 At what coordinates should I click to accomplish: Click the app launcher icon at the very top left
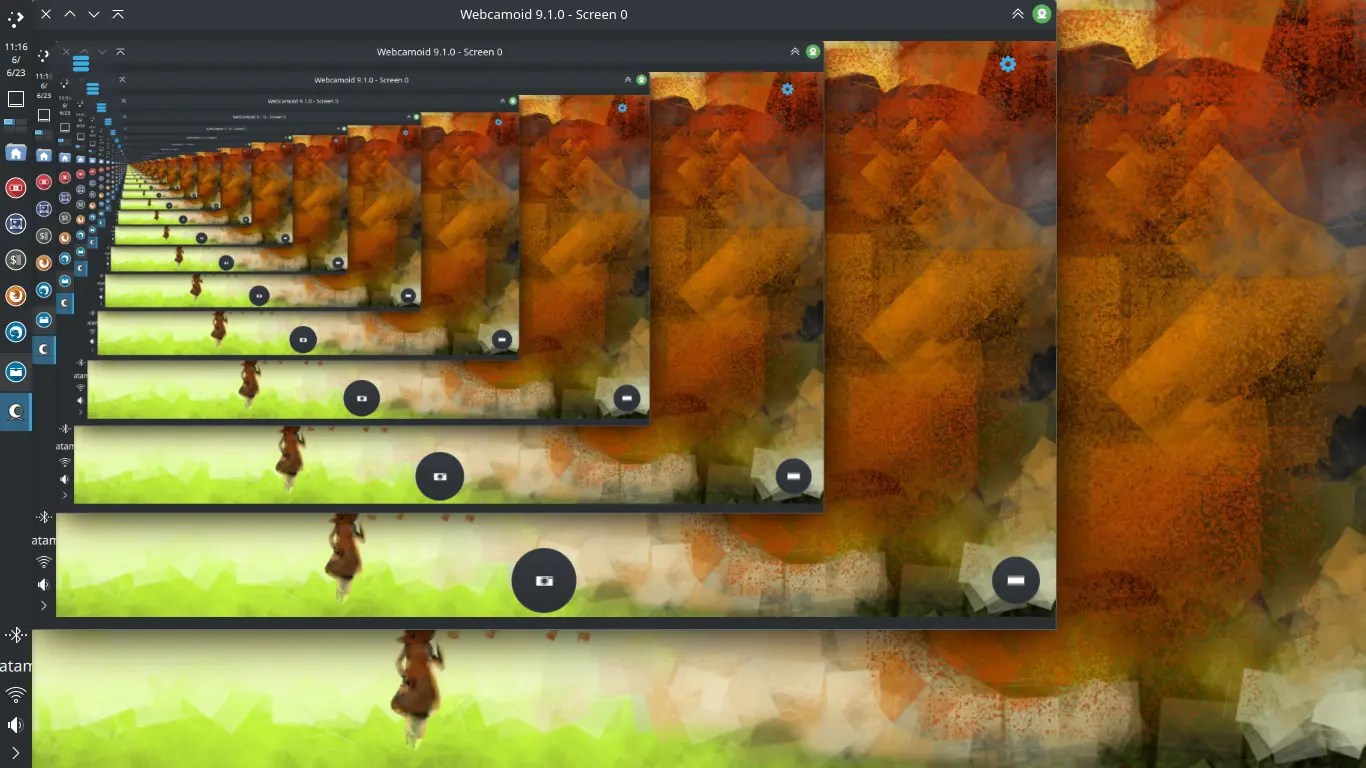[x=15, y=17]
